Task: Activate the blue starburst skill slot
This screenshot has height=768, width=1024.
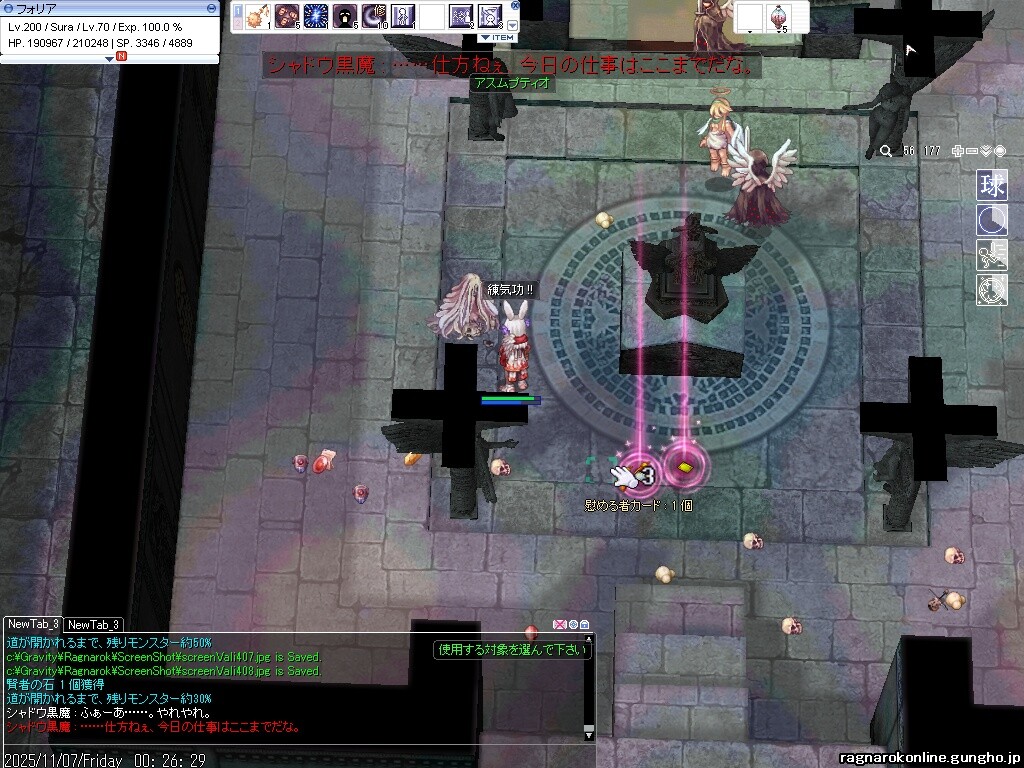Action: 317,16
